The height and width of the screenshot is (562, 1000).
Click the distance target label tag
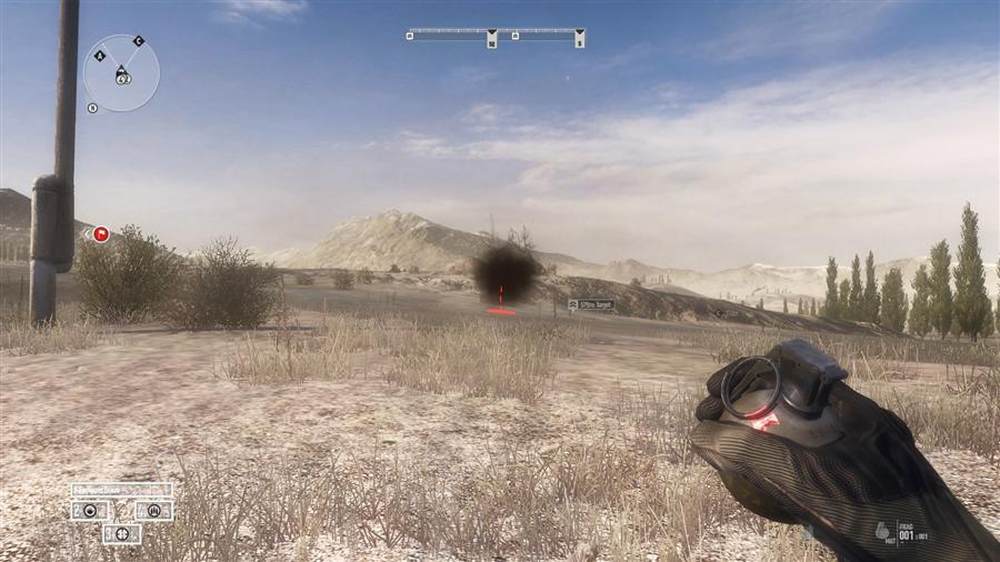click(592, 305)
